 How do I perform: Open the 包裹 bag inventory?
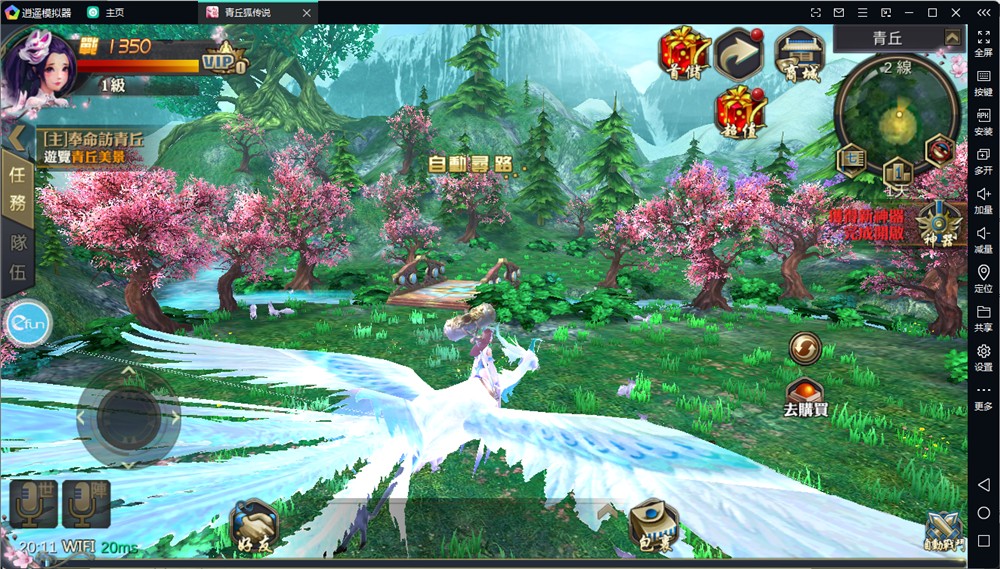655,527
